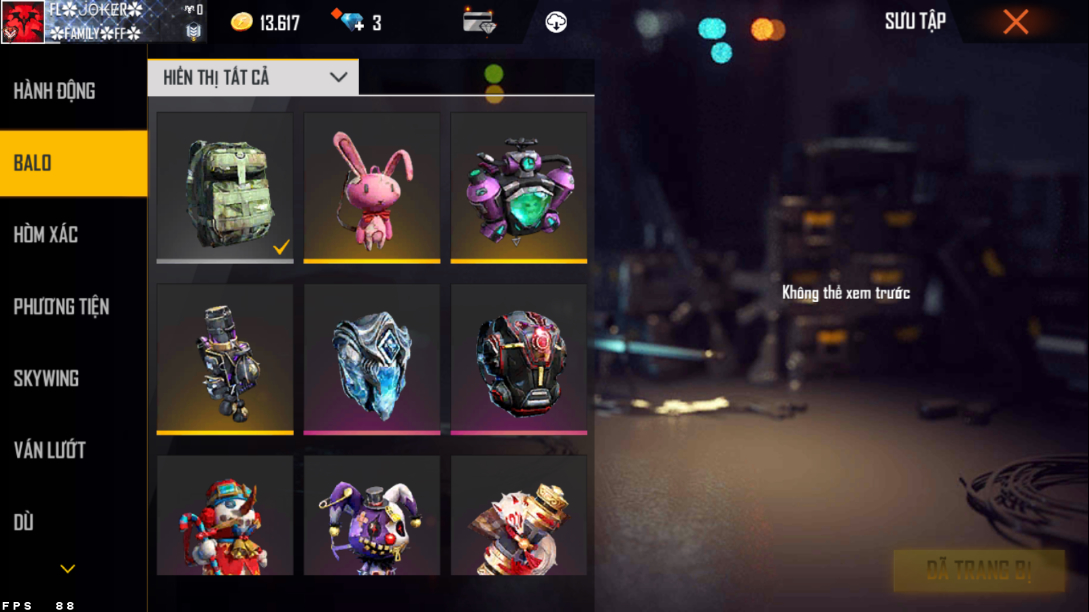Select the BALO category tab

coord(73,163)
